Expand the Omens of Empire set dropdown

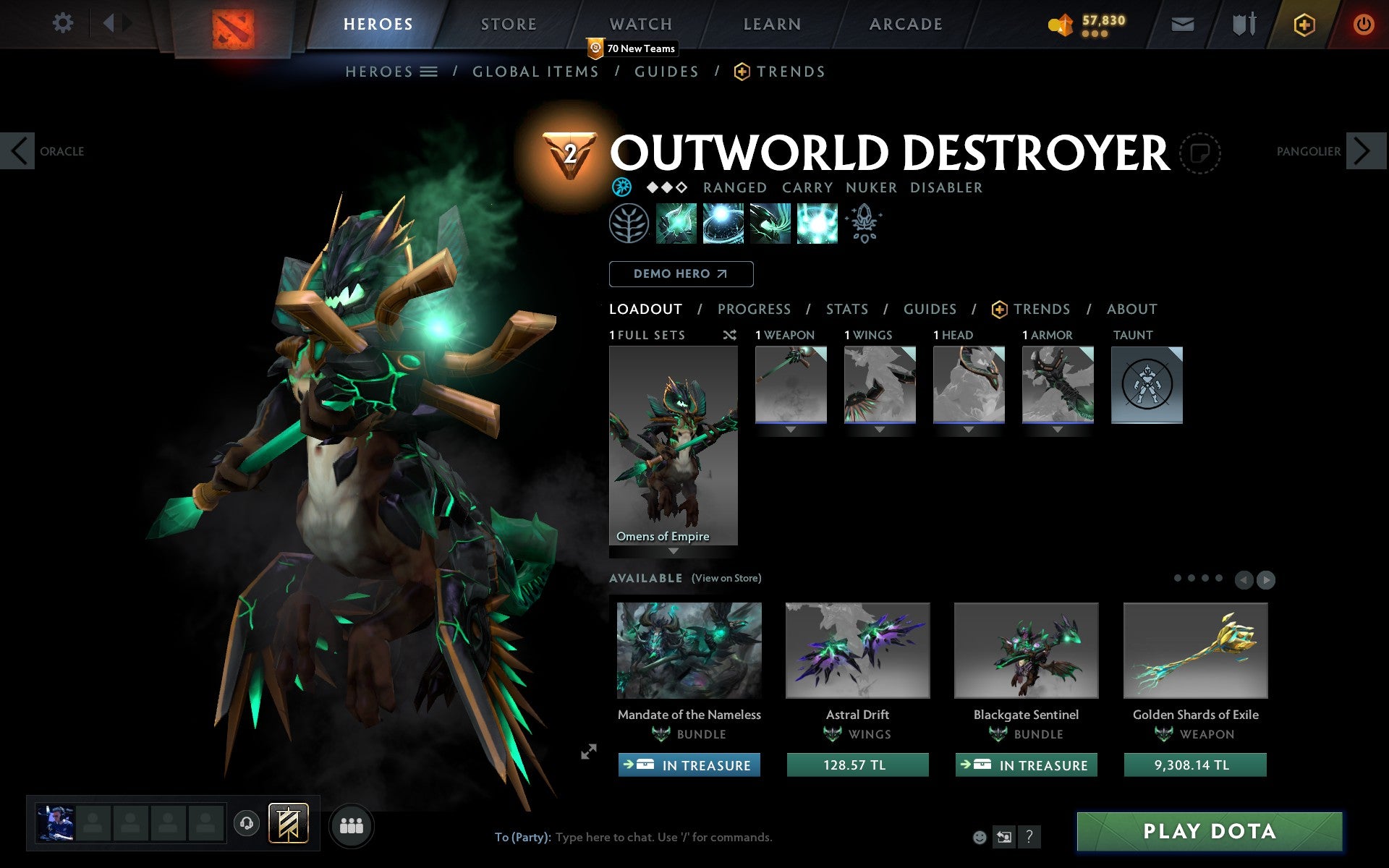pyautogui.click(x=673, y=551)
